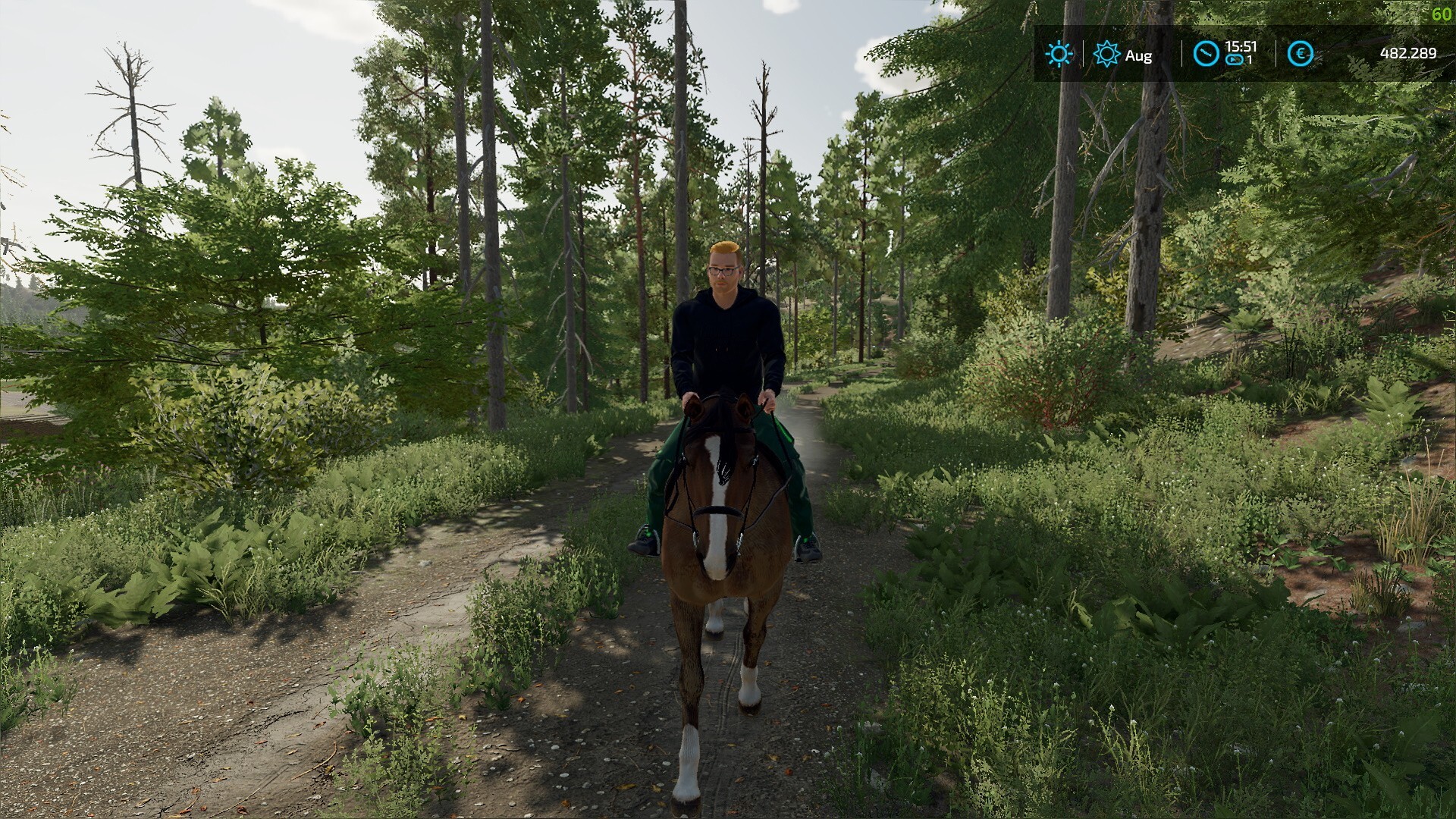Viewport: 1456px width, 819px height.
Task: Click the game clock icon
Action: tap(1205, 54)
